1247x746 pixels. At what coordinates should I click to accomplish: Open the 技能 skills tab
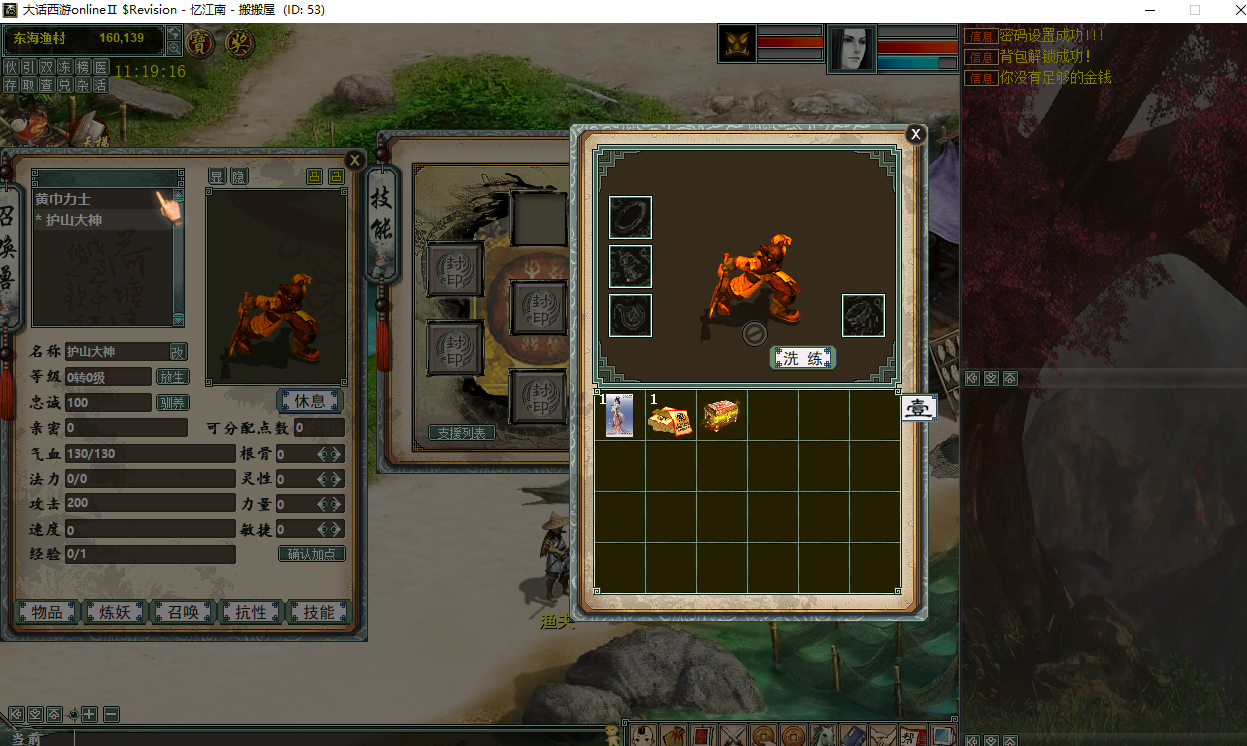[x=319, y=612]
